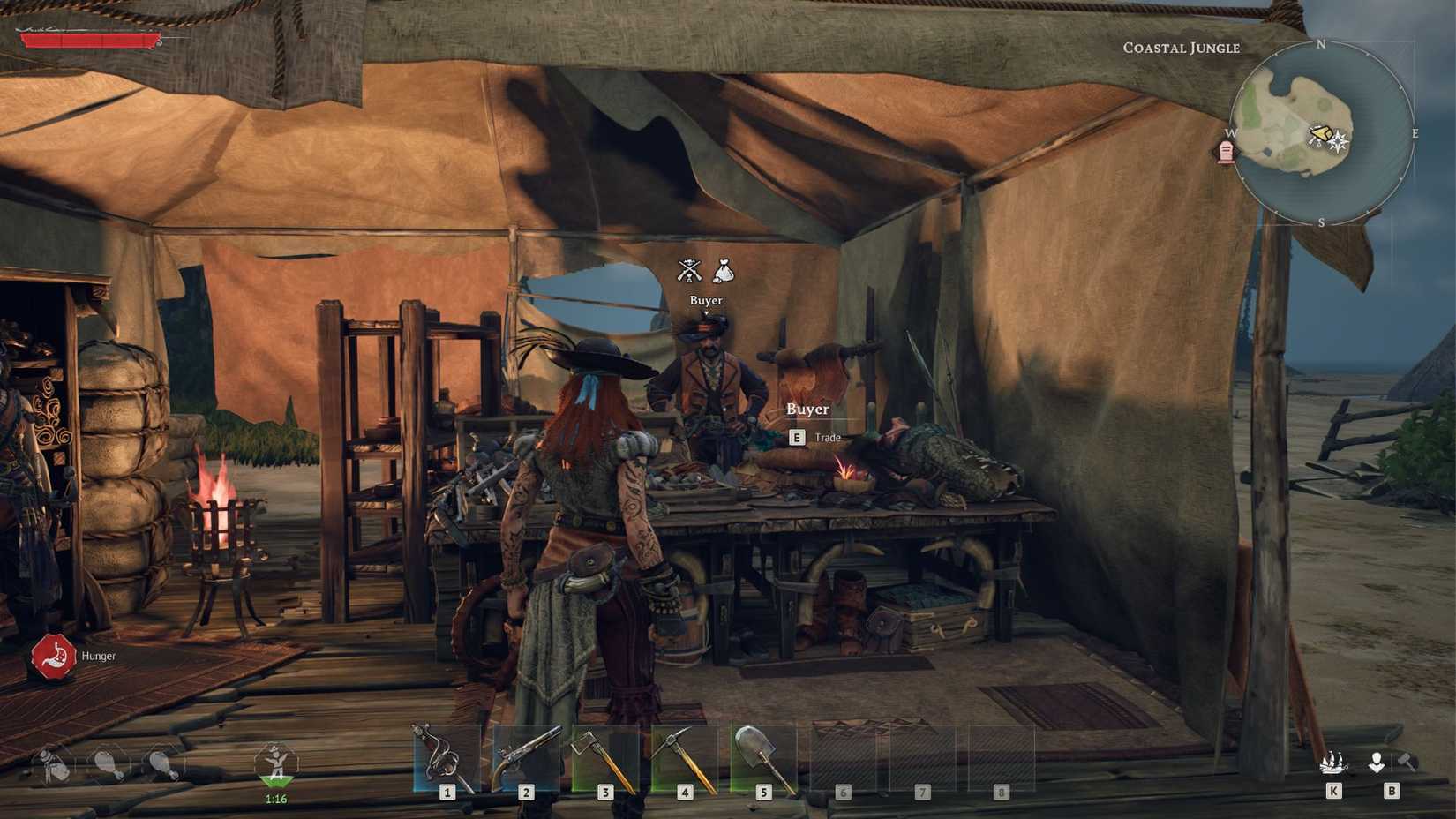Click the Coastal Jungle region label
This screenshot has height=819, width=1456.
(1182, 49)
